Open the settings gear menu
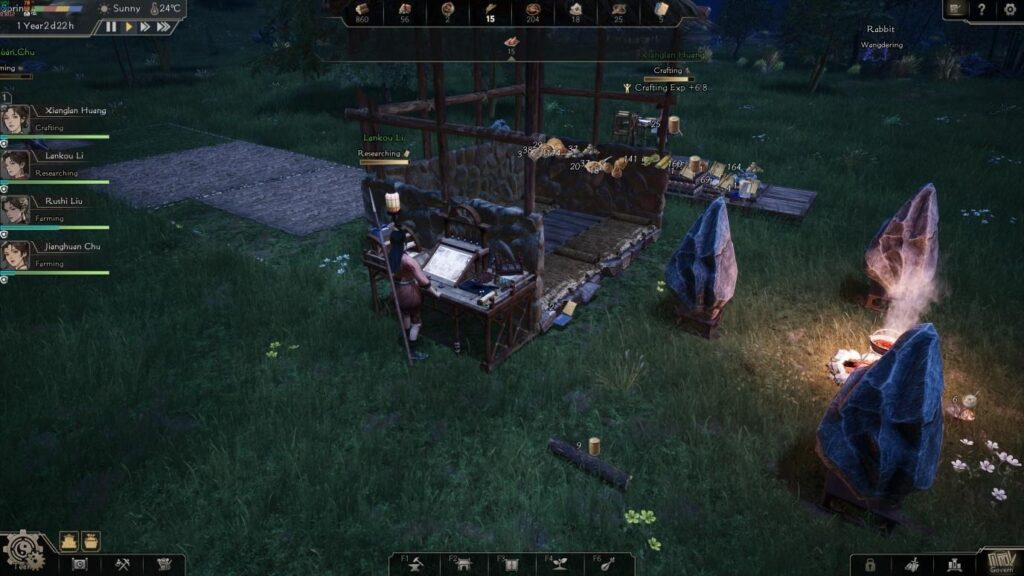Viewport: 1024px width, 576px height. pos(1009,9)
